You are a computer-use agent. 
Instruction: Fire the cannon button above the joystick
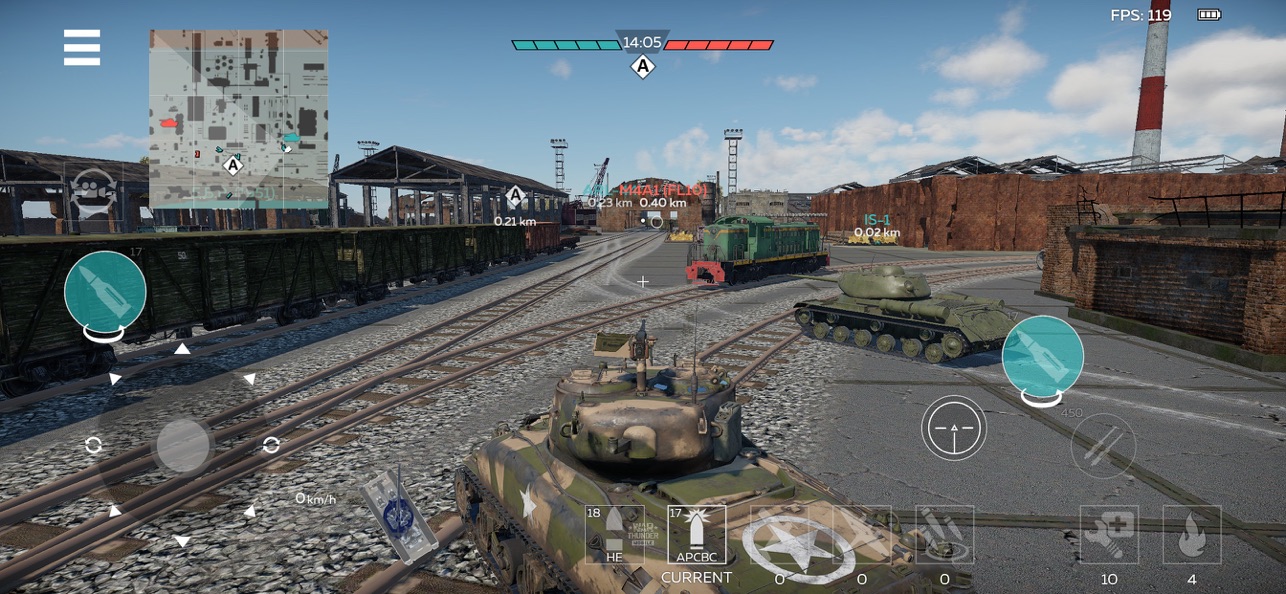[105, 291]
